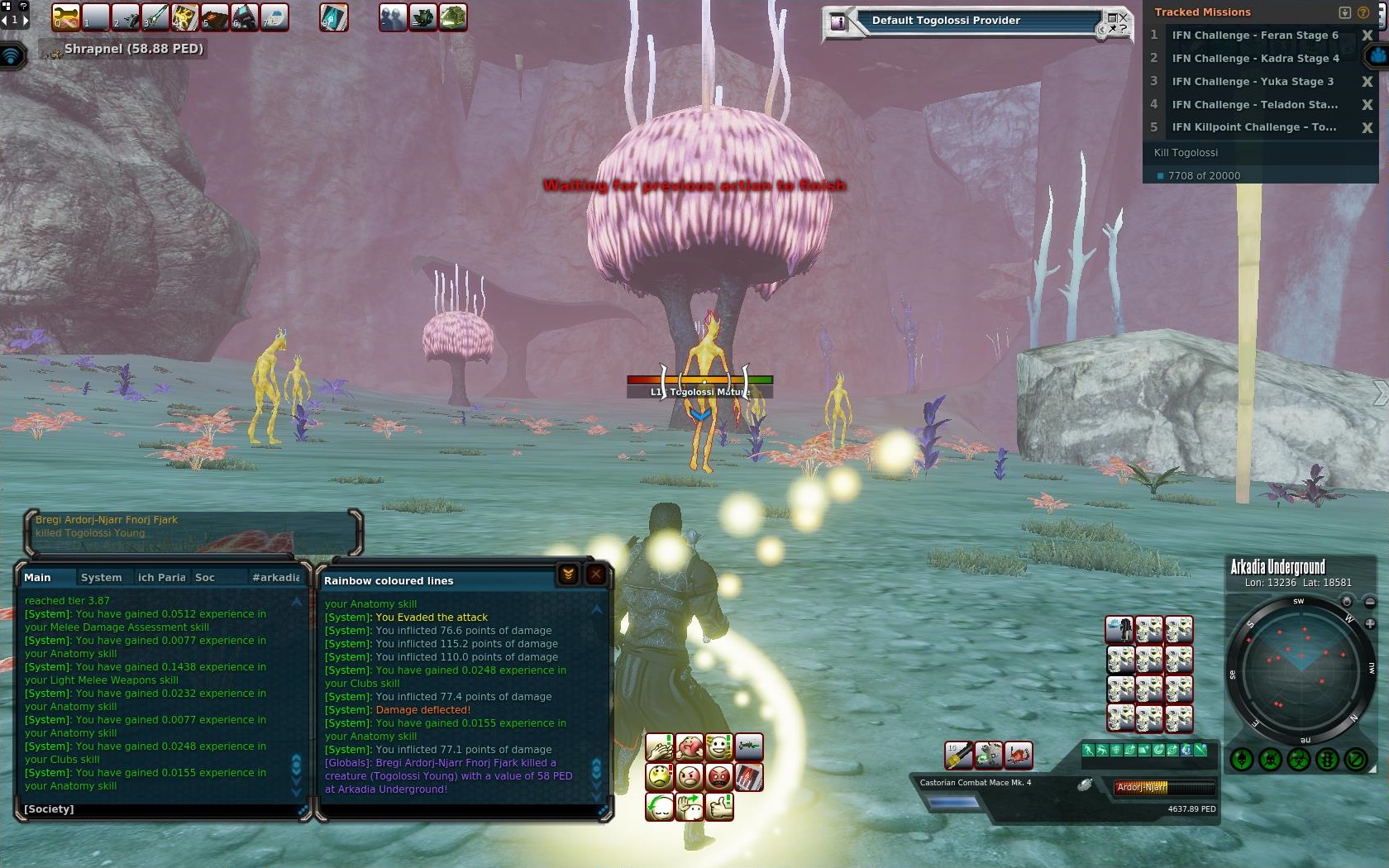The height and width of the screenshot is (868, 1389).
Task: Select IFN Challenge - Kadra Stage 4 mission
Action: click(1254, 59)
